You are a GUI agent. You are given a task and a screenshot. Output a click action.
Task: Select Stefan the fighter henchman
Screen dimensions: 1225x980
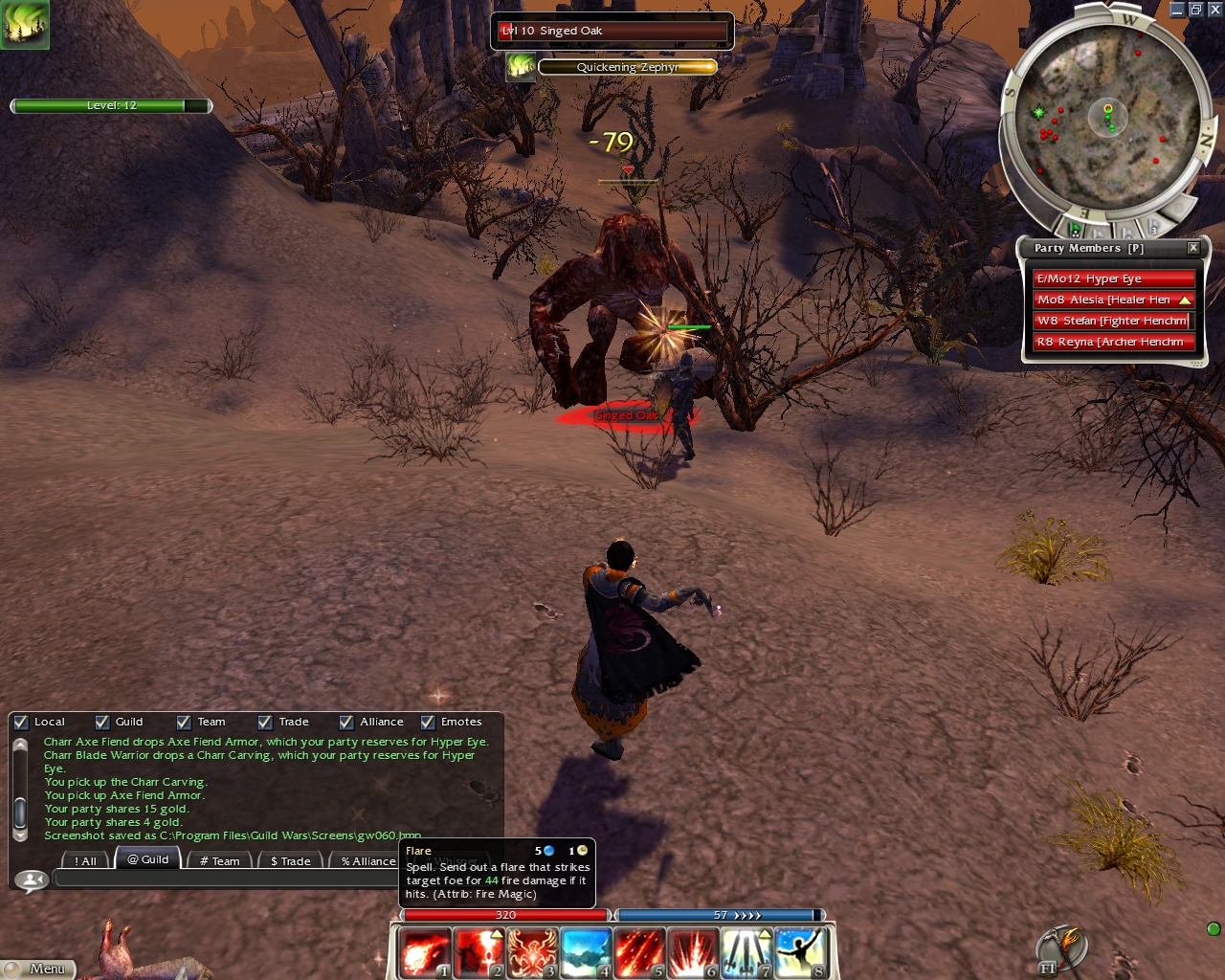[x=1113, y=321]
